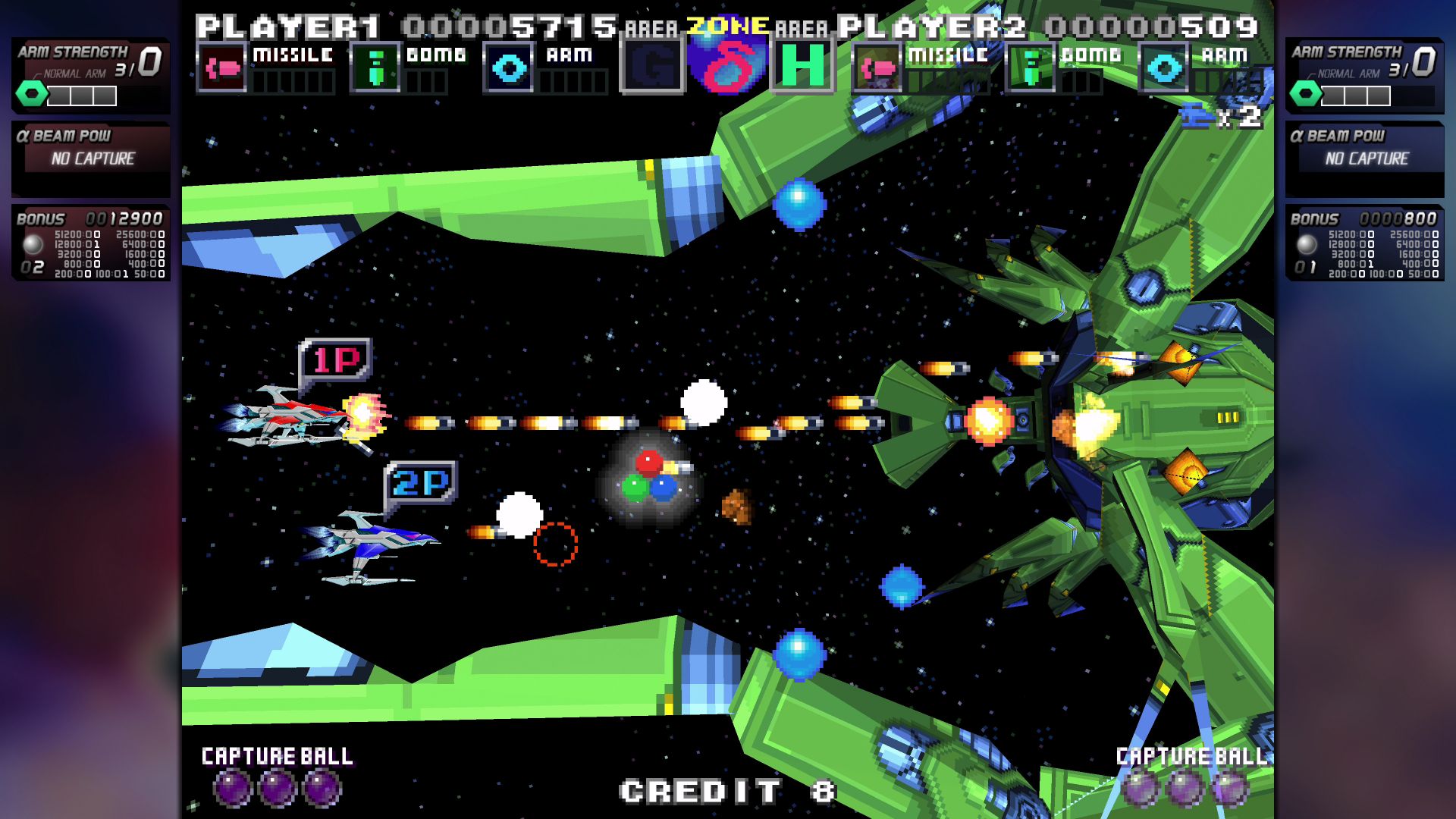This screenshot has width=1456, height=819.
Task: Open Player 2's Alpha Beam Pow panel
Action: 1365,158
